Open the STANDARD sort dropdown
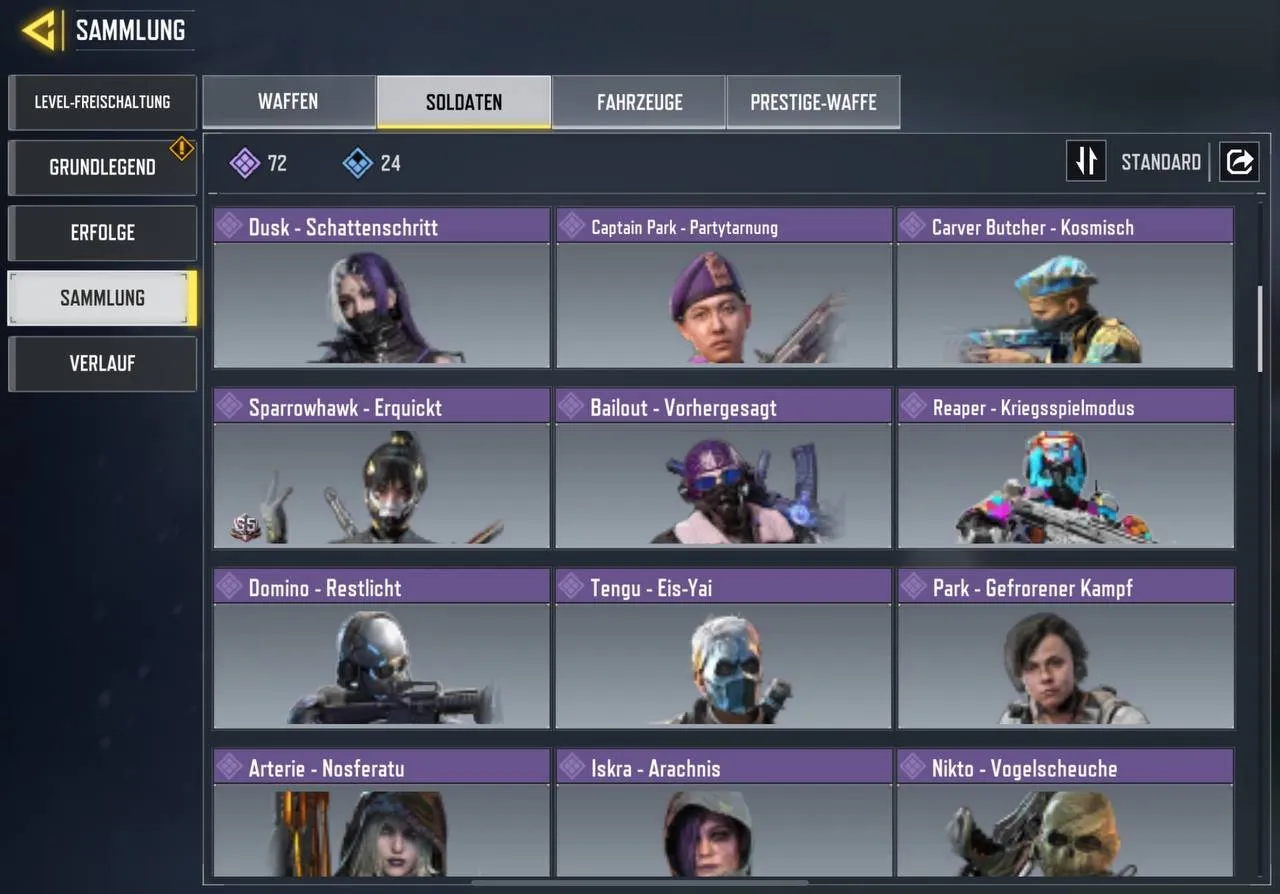 (1160, 161)
